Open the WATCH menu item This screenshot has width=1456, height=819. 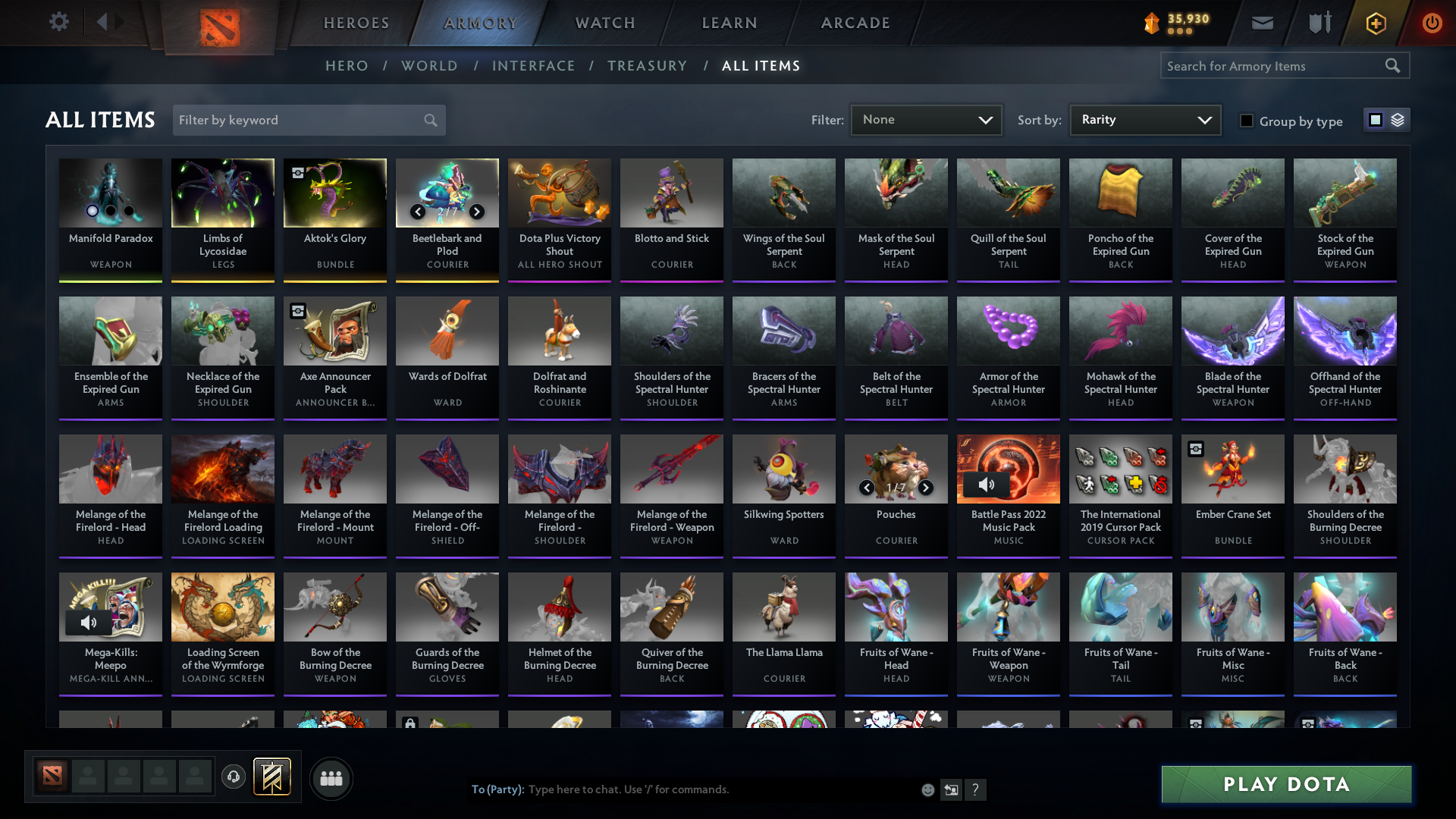[604, 23]
